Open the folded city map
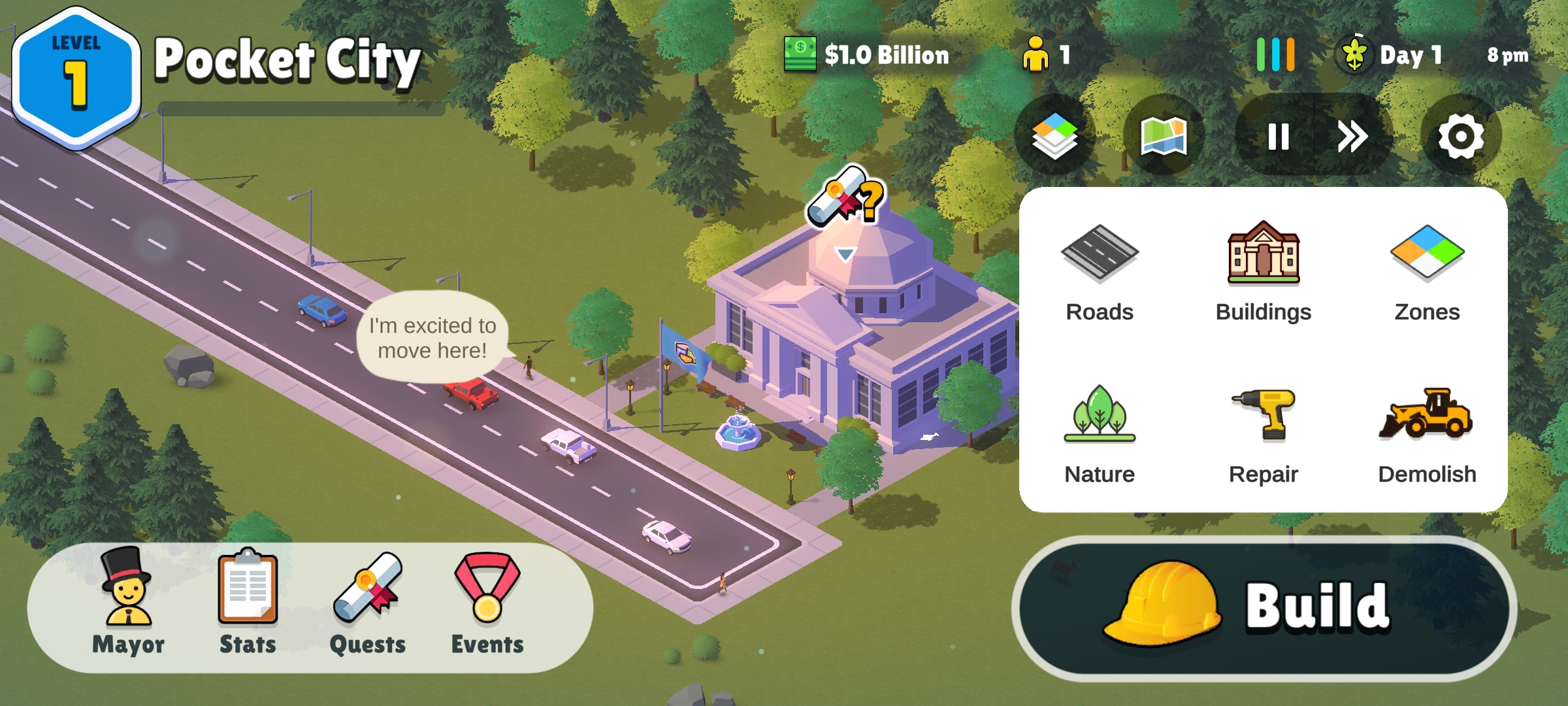 tap(1164, 136)
